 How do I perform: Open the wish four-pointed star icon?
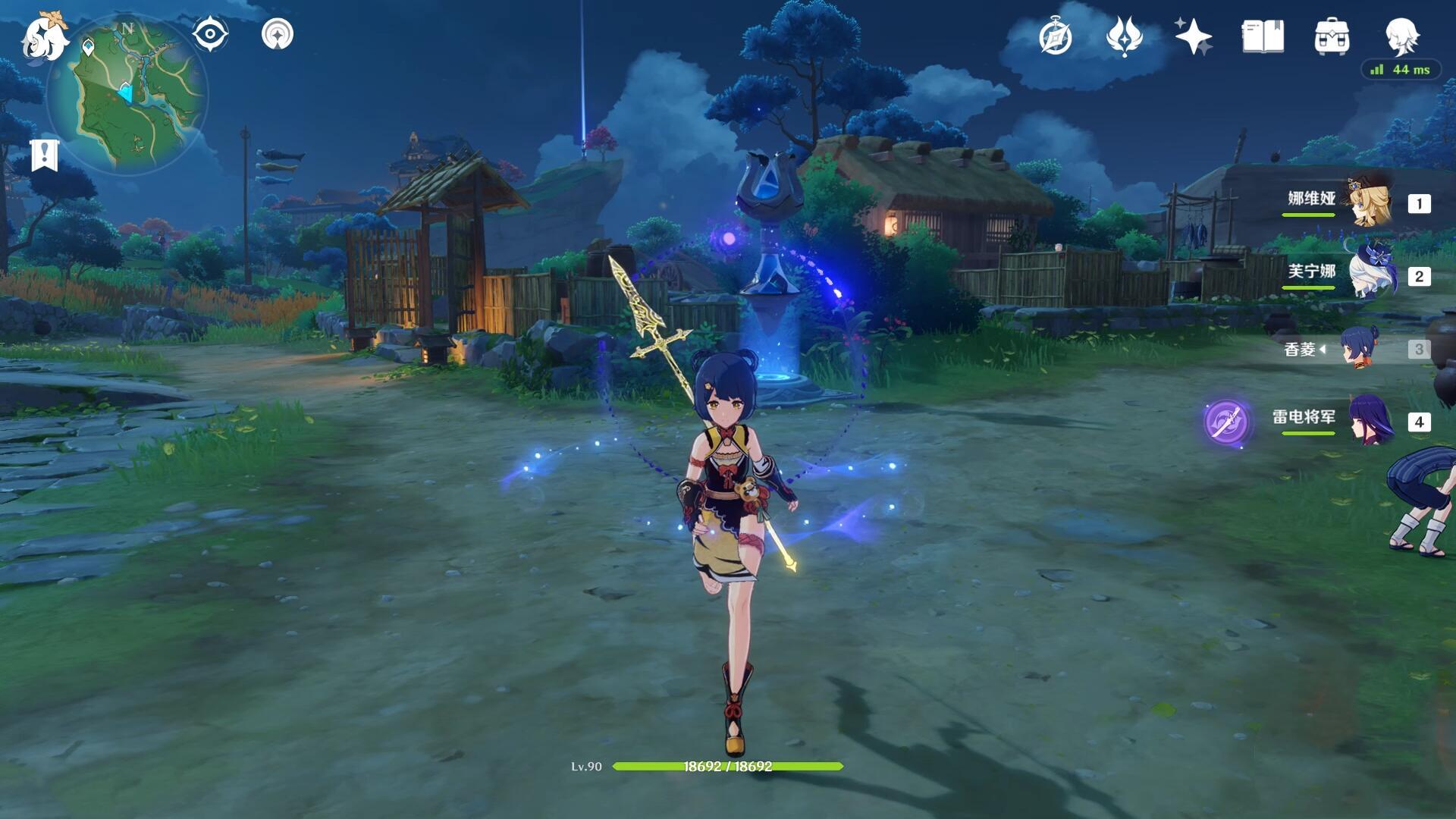tap(1193, 36)
